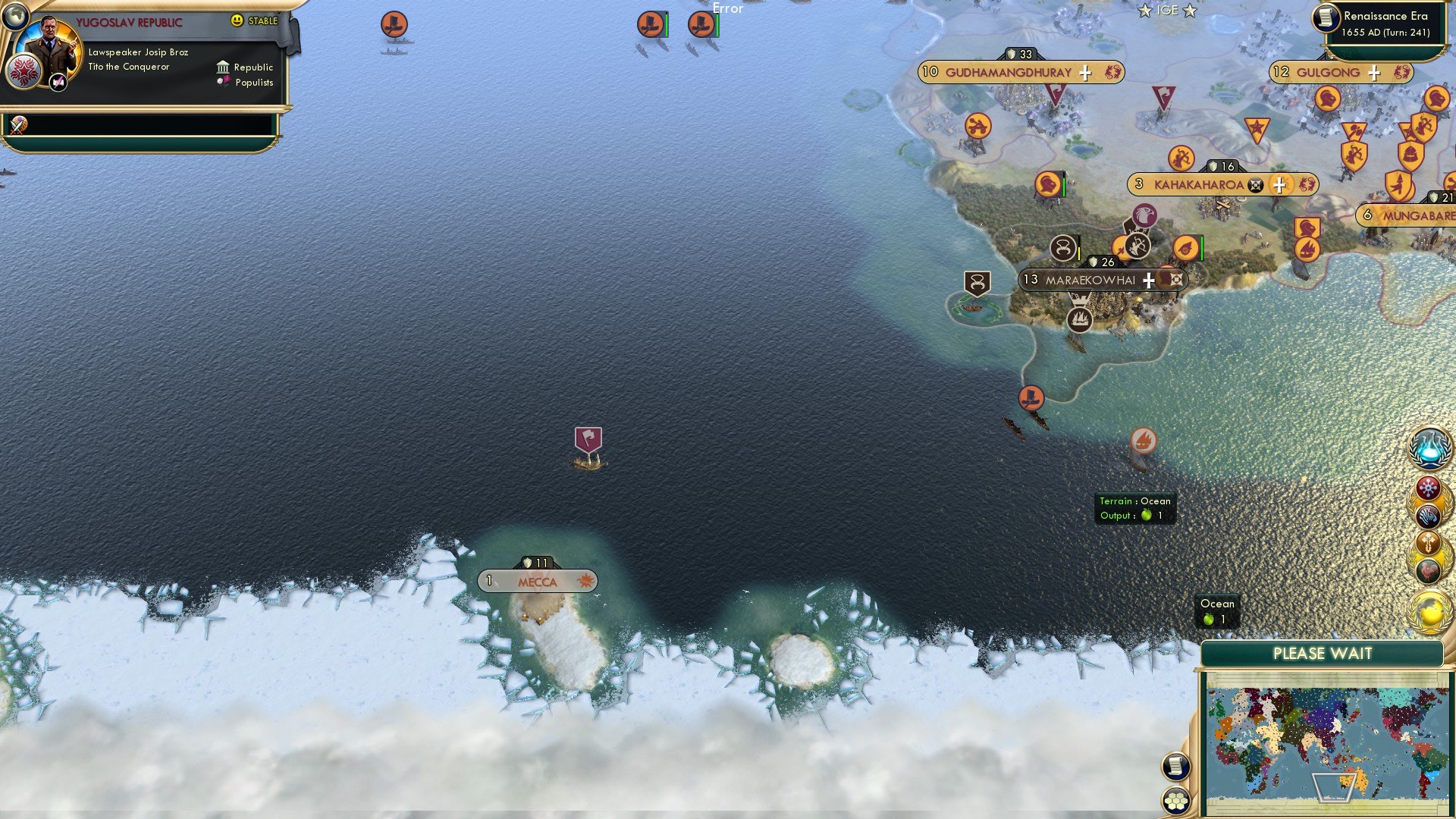Expand Gudhamangdhuray's city banner plus sign

click(x=1084, y=74)
